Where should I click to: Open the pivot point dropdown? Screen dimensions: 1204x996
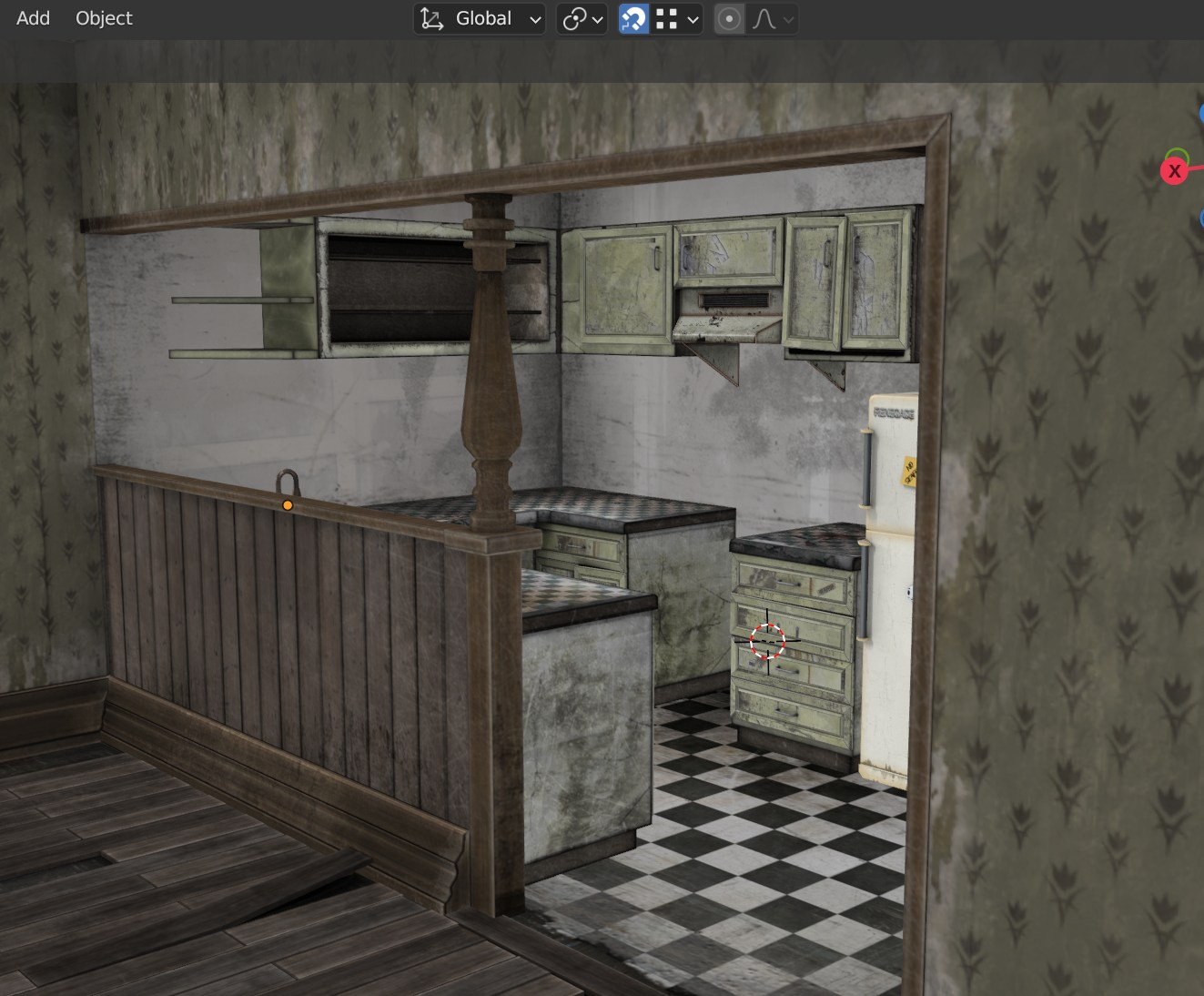pyautogui.click(x=582, y=18)
